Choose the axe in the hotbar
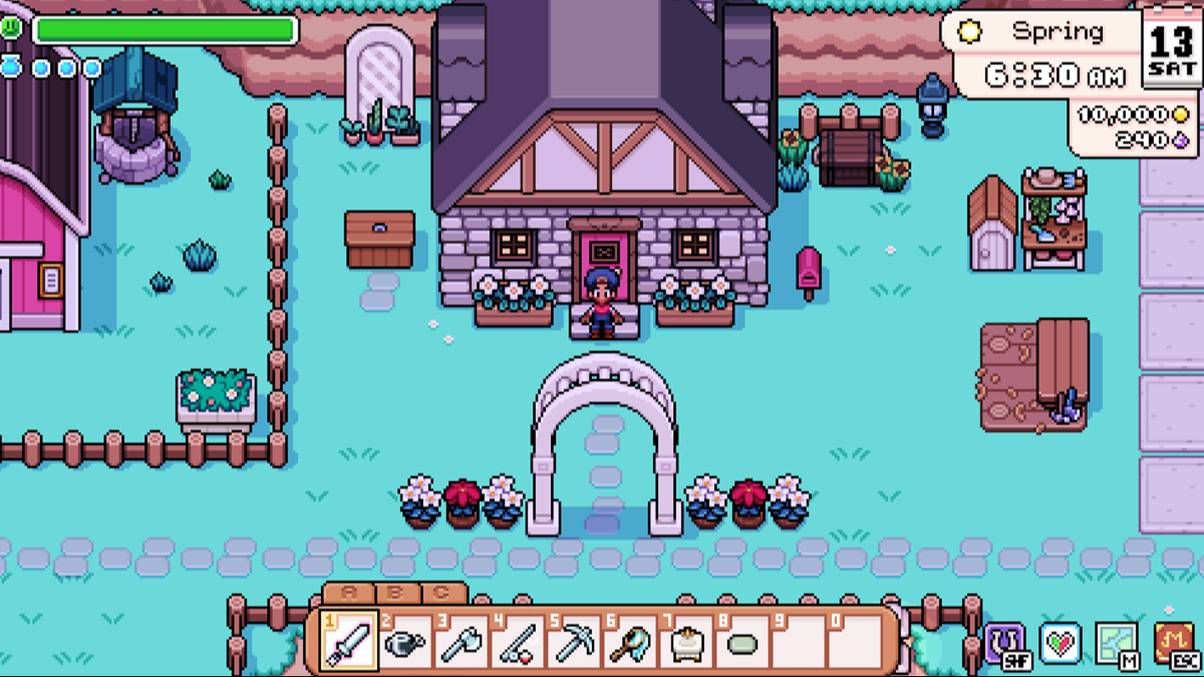This screenshot has height=677, width=1204. click(x=462, y=641)
